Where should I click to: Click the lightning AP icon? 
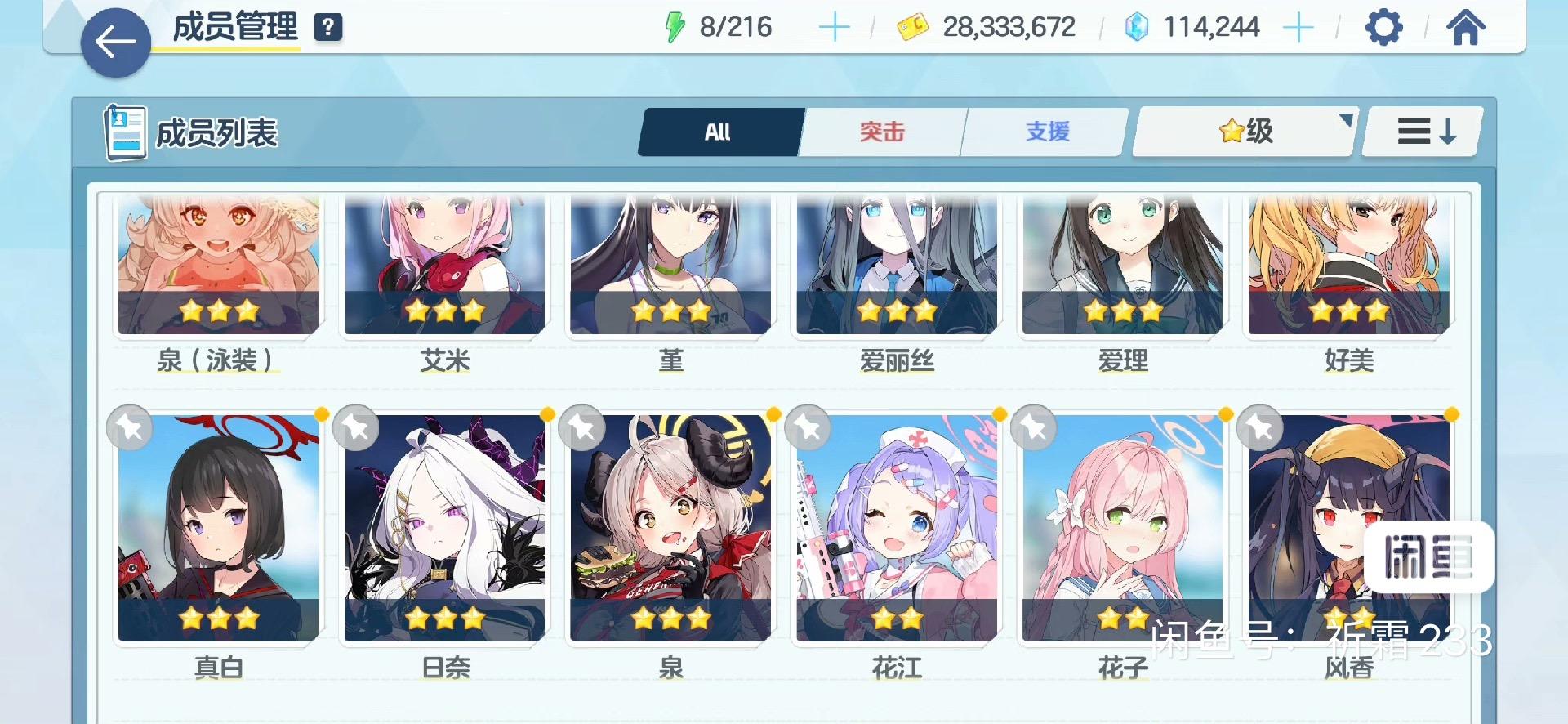(x=675, y=26)
